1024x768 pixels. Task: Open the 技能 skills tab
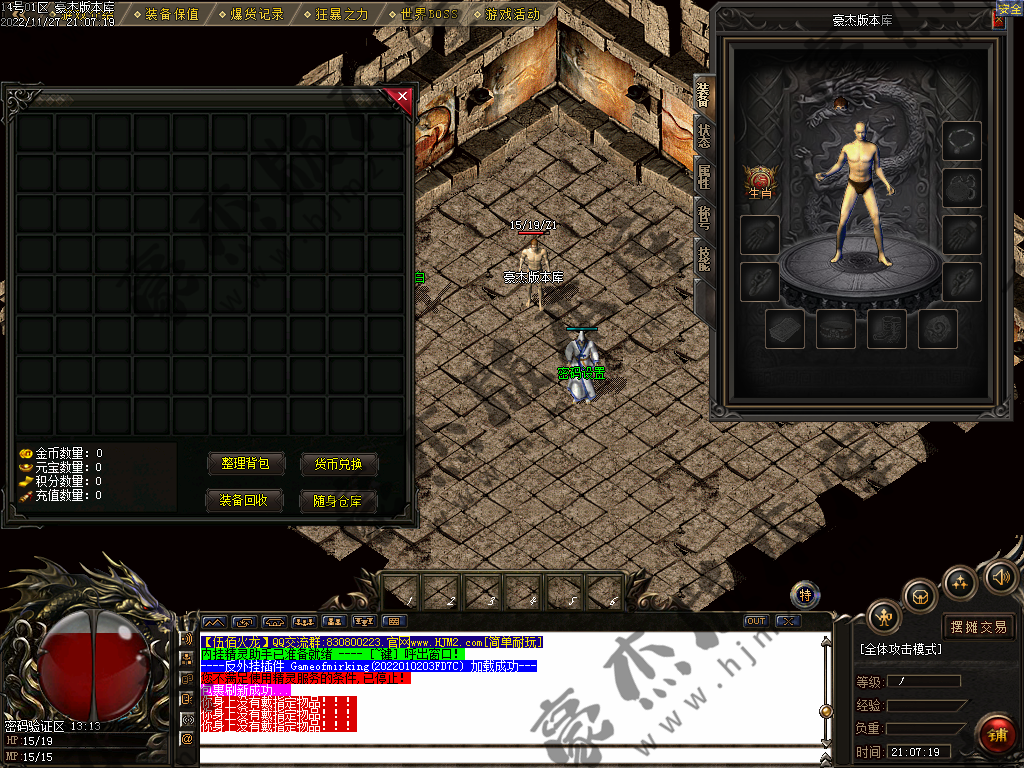[x=704, y=257]
